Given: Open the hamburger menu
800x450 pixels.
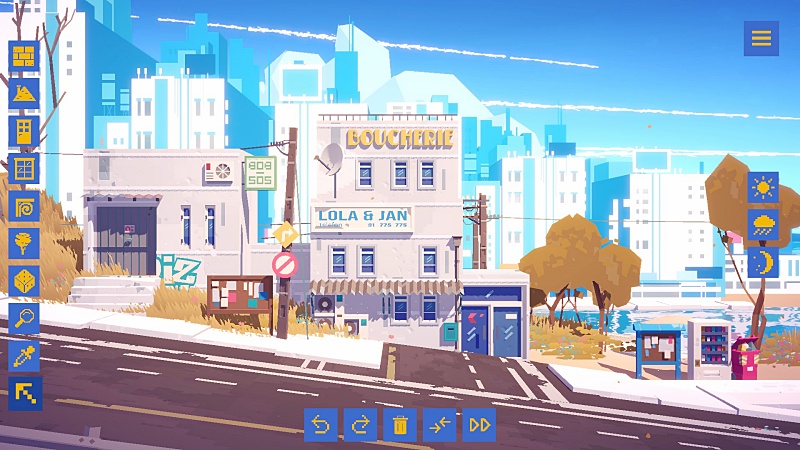Looking at the screenshot, I should (x=761, y=39).
